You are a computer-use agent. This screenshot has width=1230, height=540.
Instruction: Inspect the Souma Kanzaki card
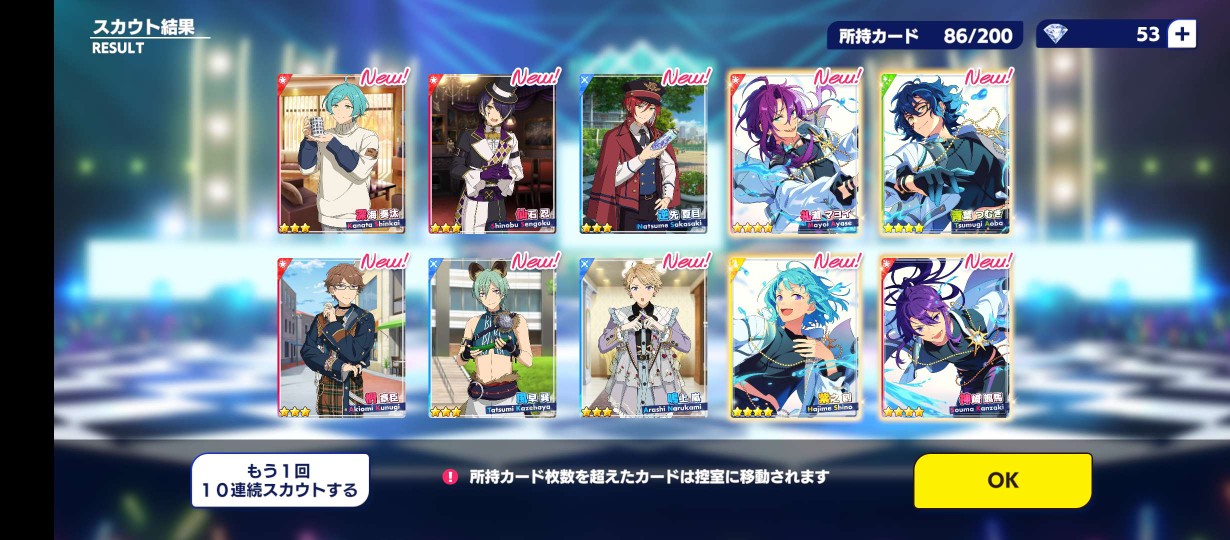point(946,337)
